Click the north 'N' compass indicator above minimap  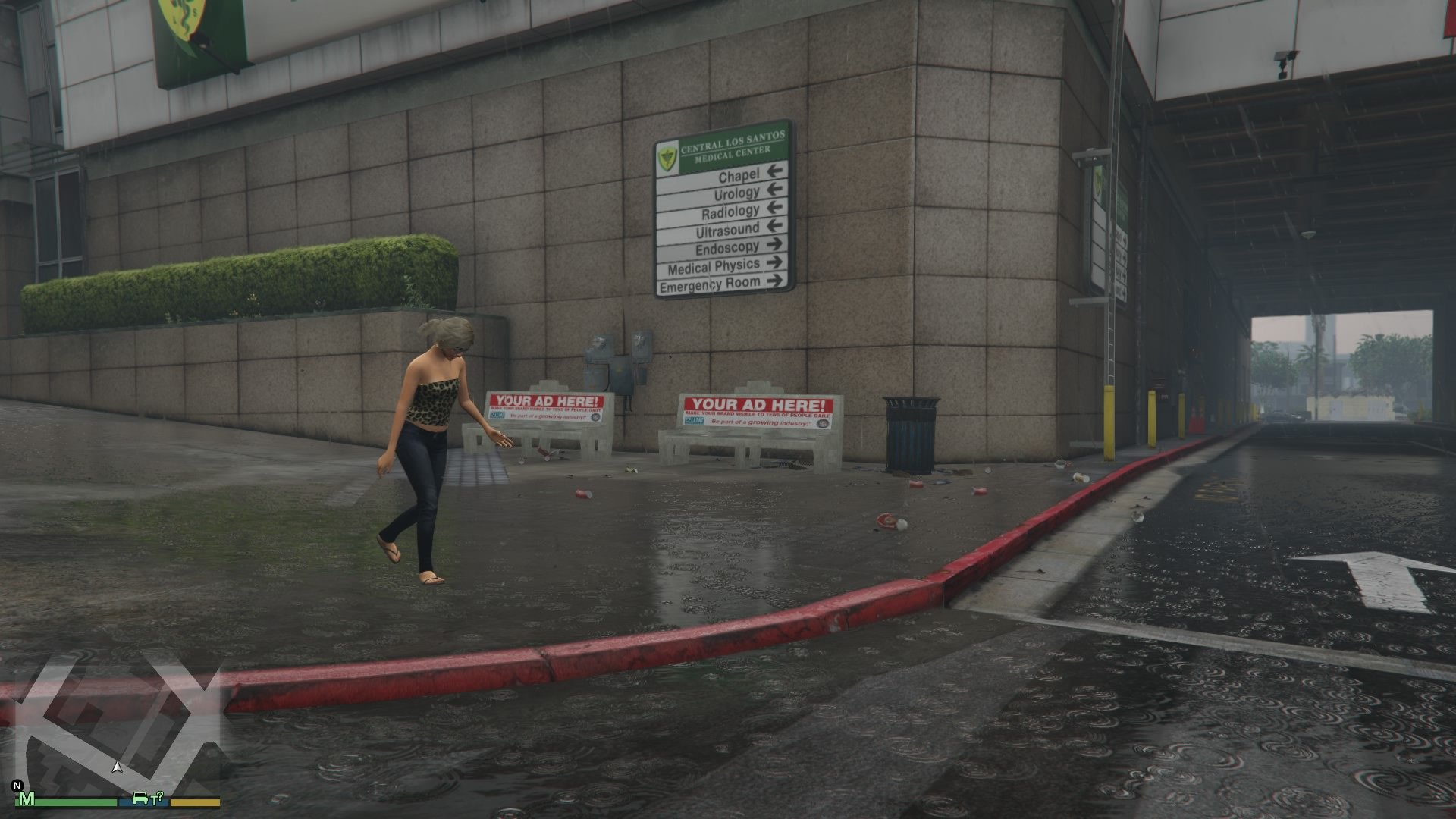pos(18,784)
